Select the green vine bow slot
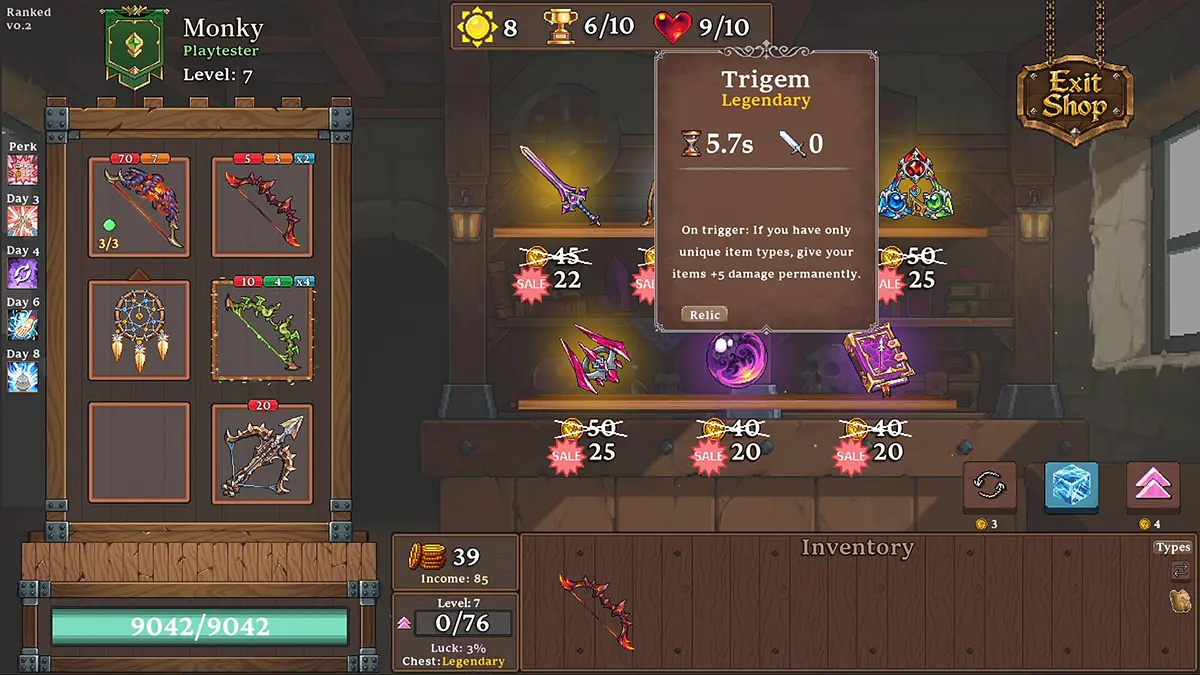 pyautogui.click(x=263, y=330)
